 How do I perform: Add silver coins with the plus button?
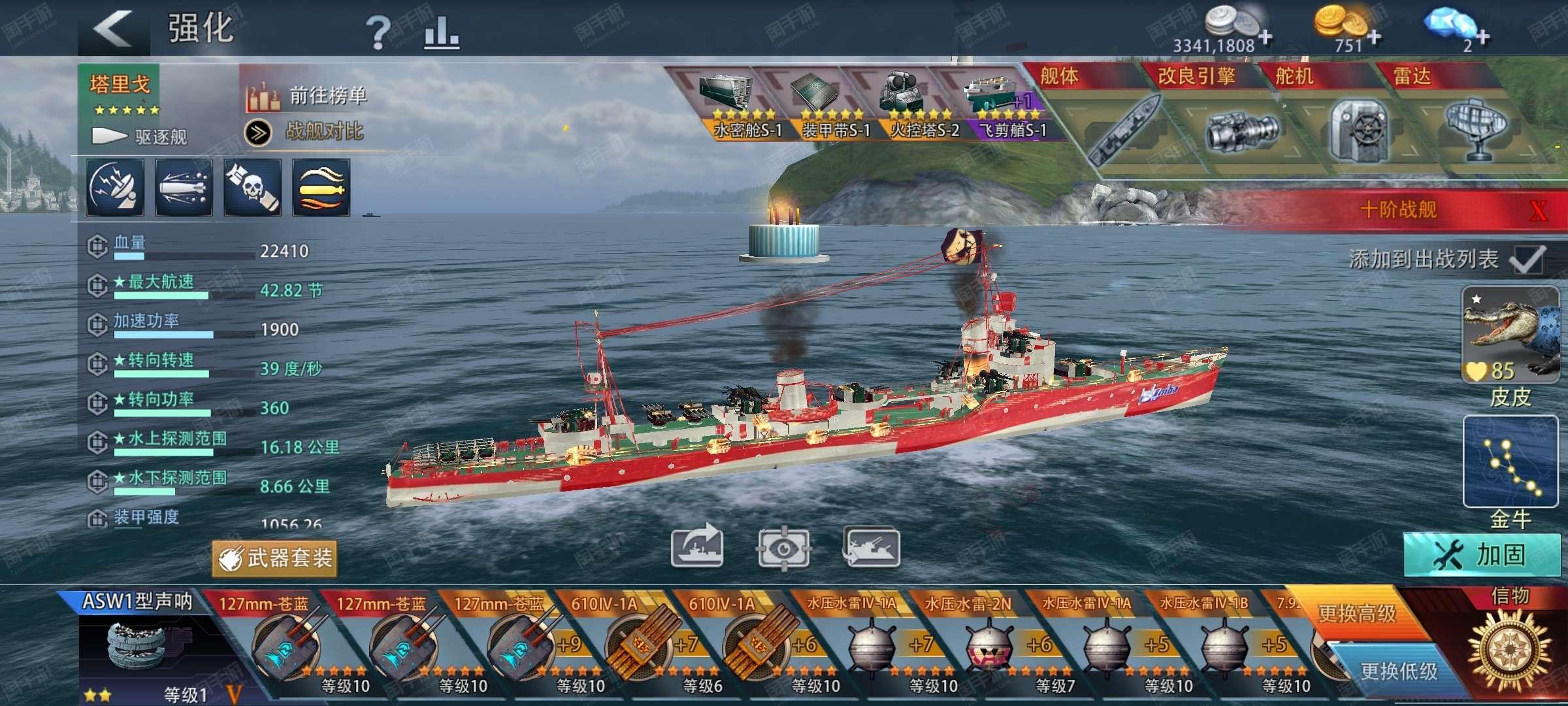click(1266, 37)
